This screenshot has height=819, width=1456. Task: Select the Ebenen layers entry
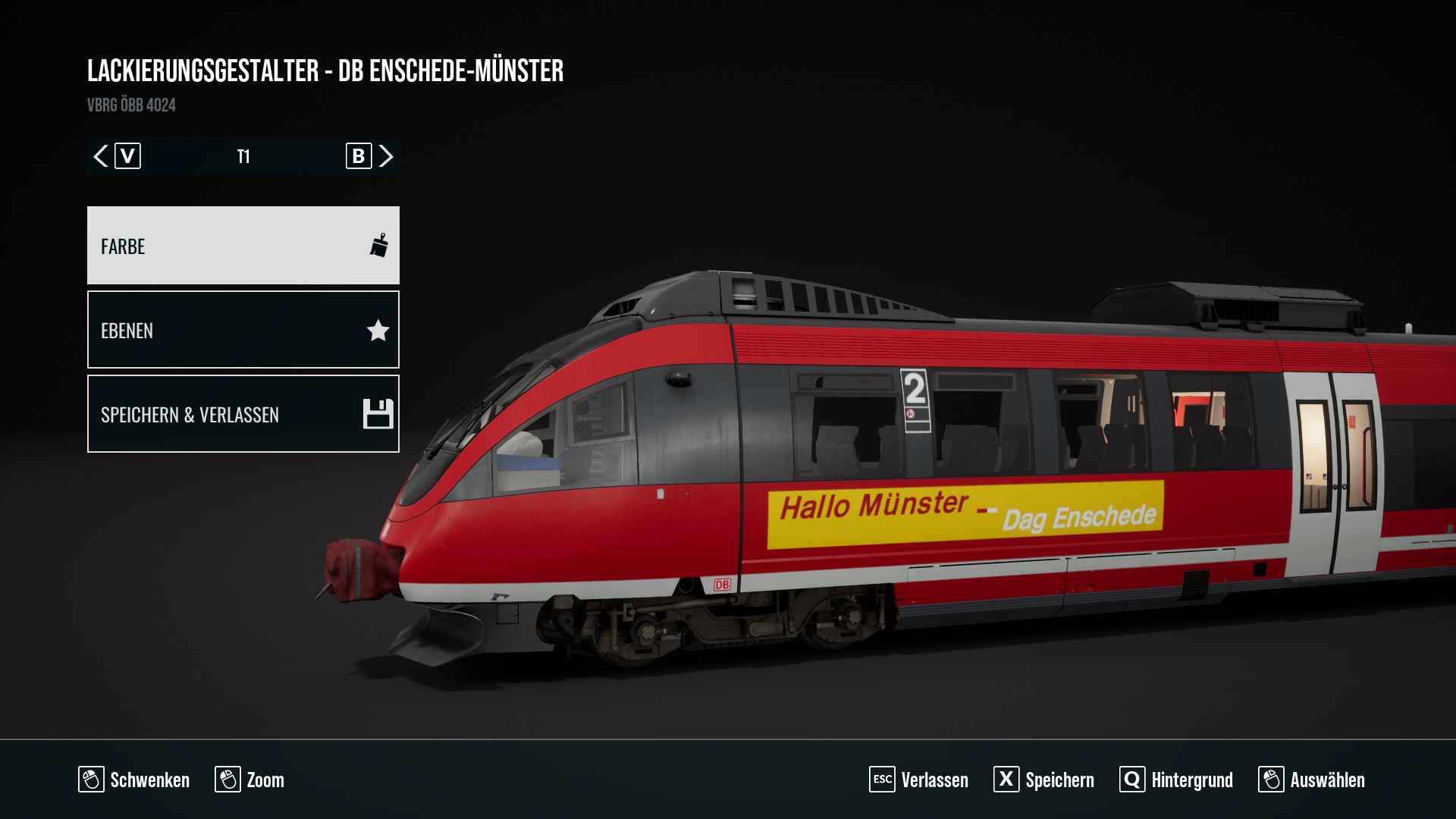click(x=243, y=330)
